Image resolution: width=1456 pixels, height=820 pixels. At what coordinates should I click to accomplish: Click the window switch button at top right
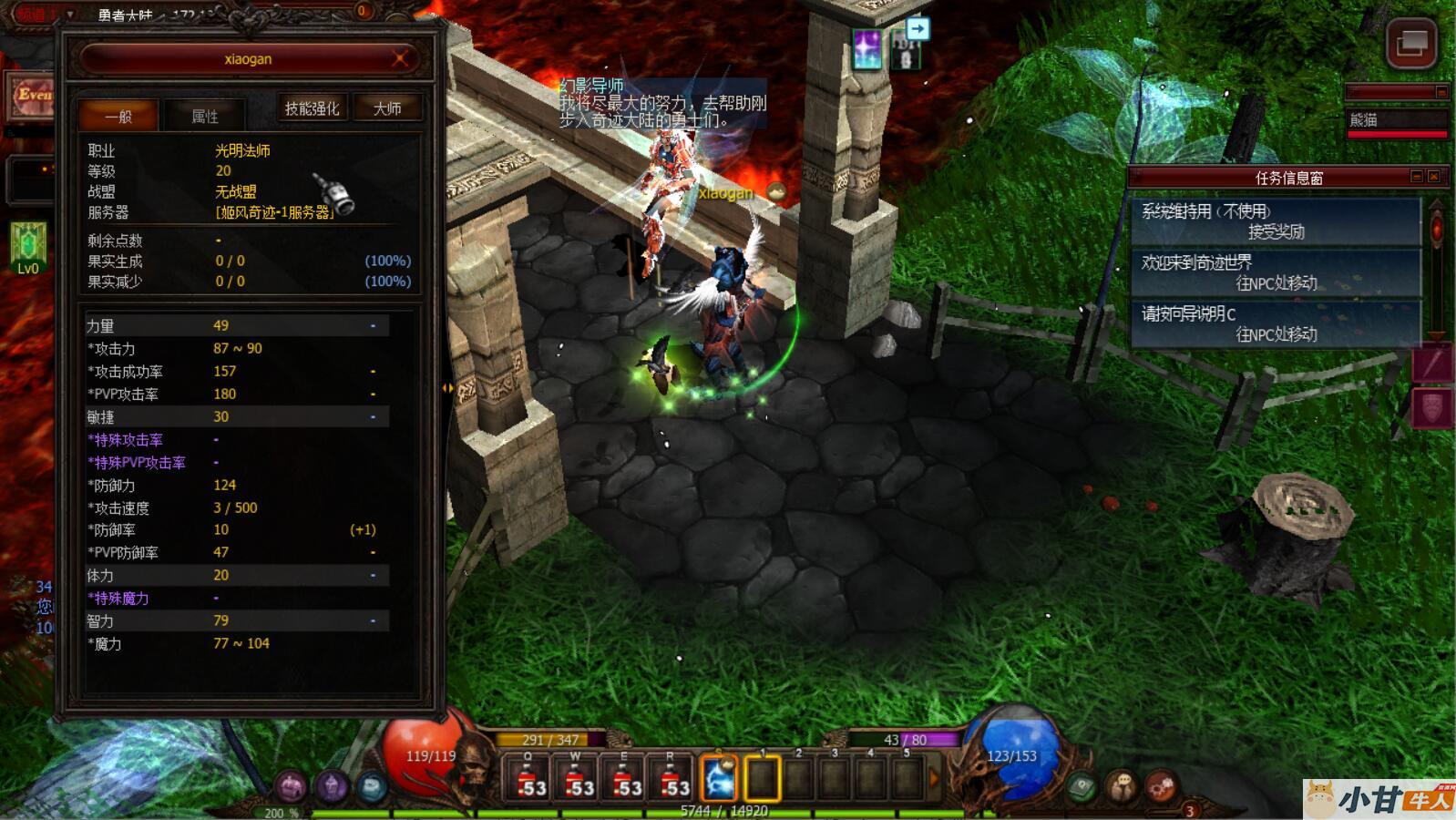(1411, 42)
